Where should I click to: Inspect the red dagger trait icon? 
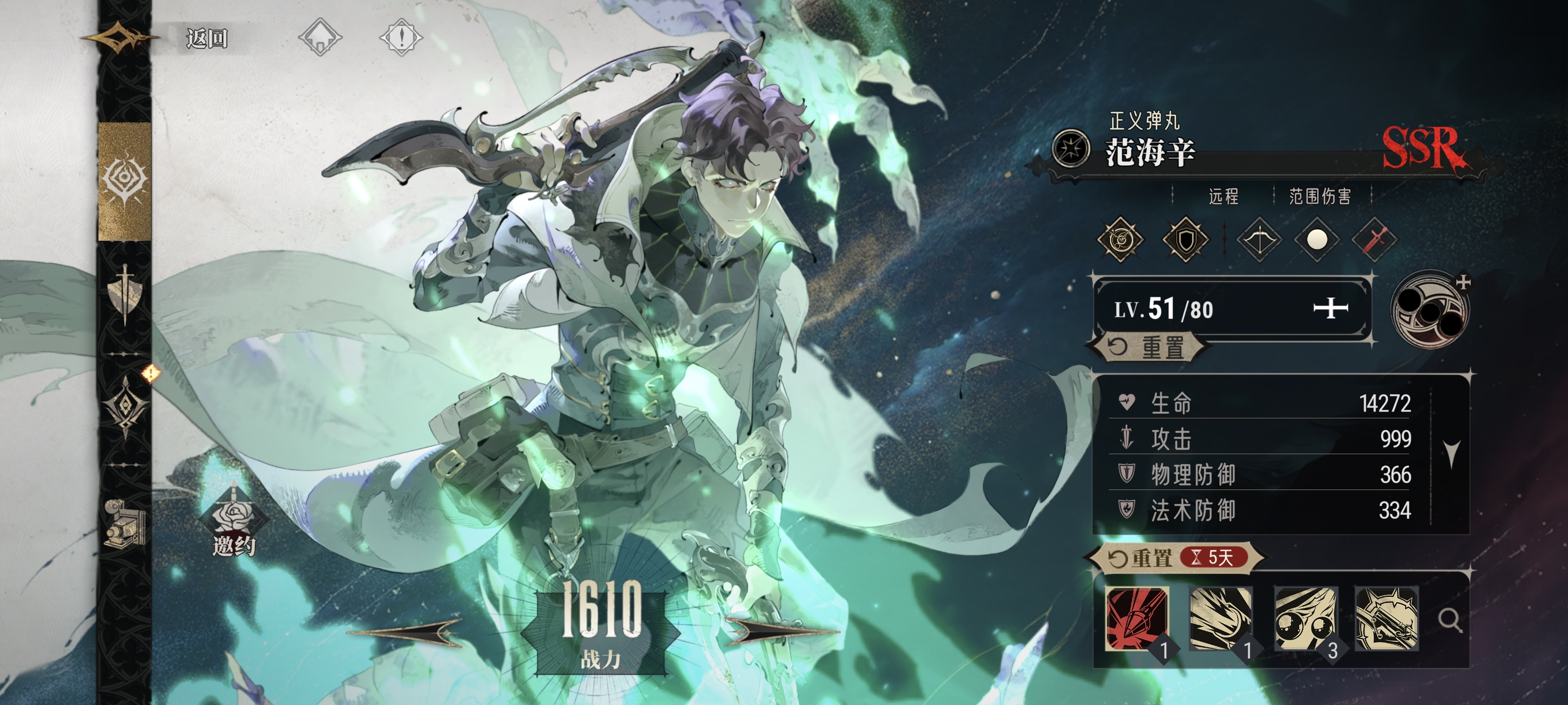(x=1374, y=240)
